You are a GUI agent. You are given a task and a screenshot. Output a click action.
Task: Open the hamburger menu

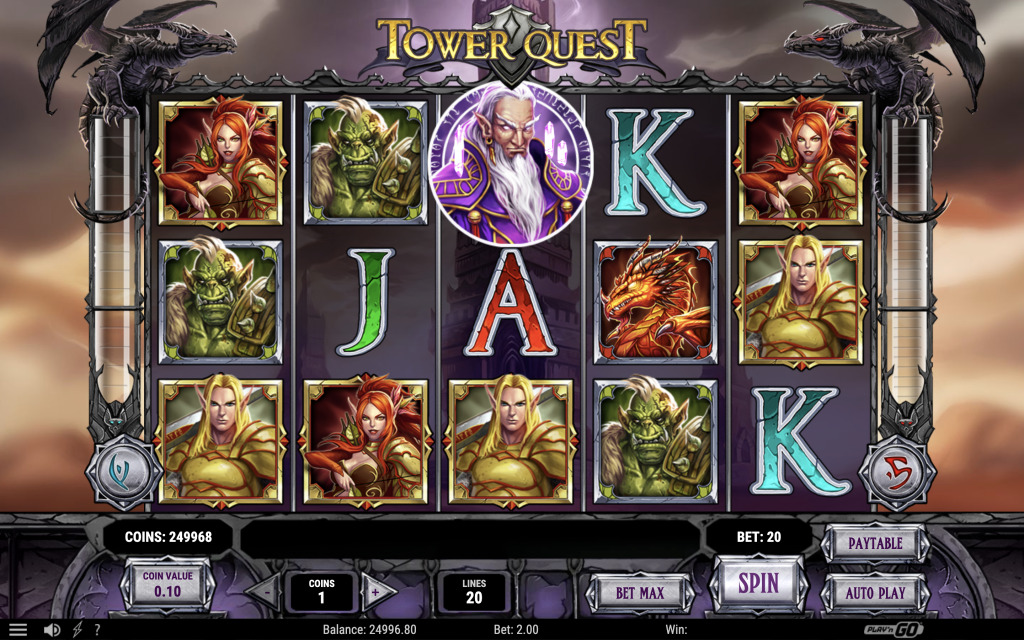[18, 630]
